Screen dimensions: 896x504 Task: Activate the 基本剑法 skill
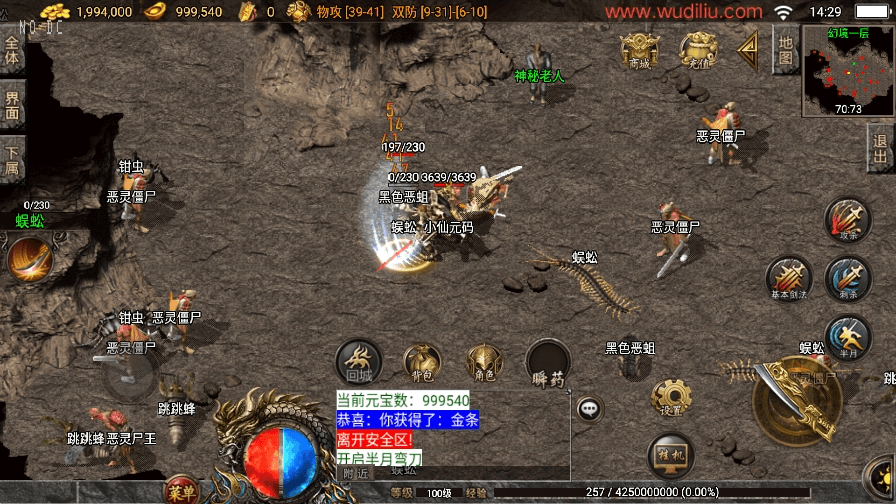tap(788, 277)
